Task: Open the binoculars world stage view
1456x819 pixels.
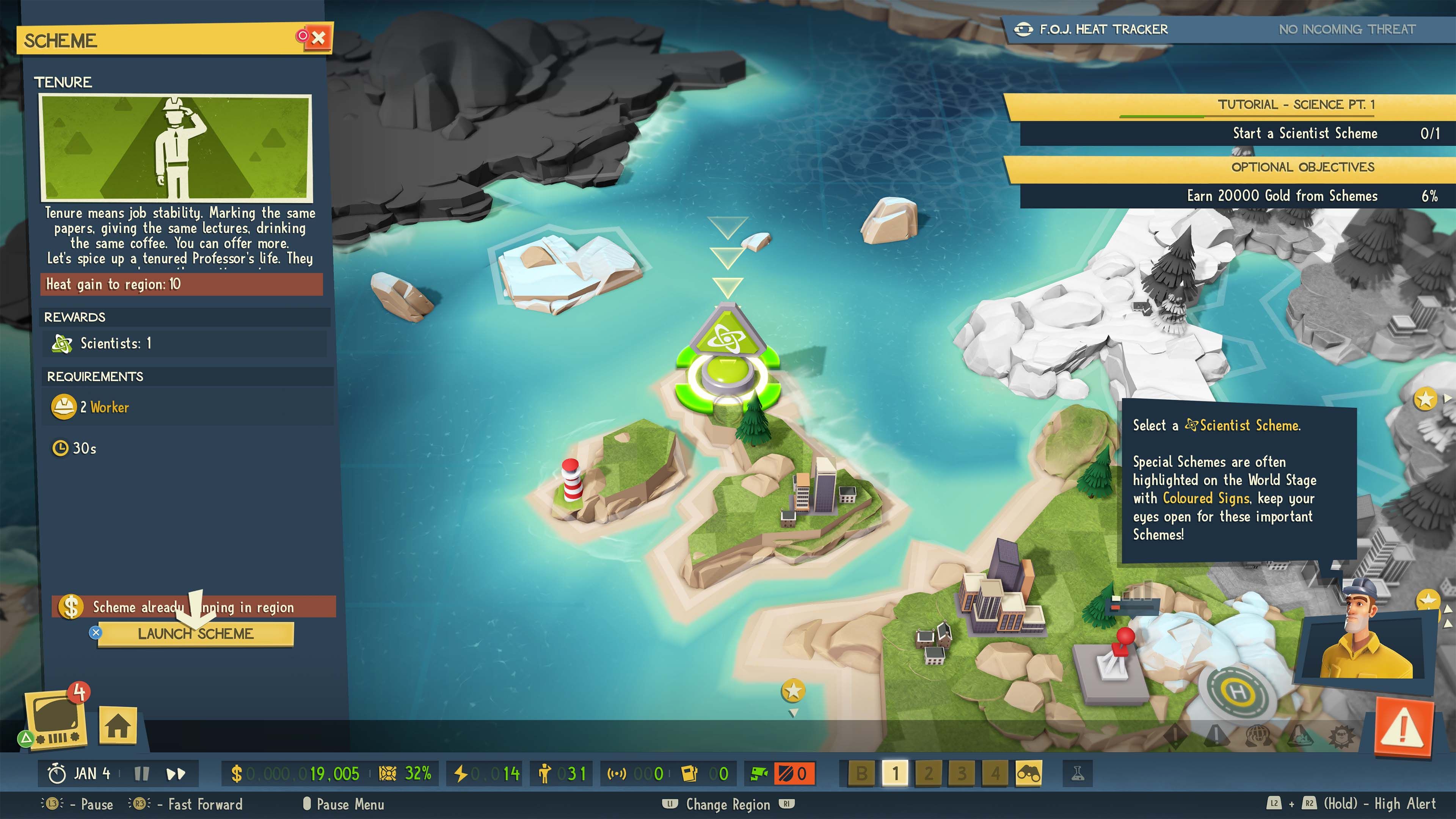Action: click(x=1028, y=773)
